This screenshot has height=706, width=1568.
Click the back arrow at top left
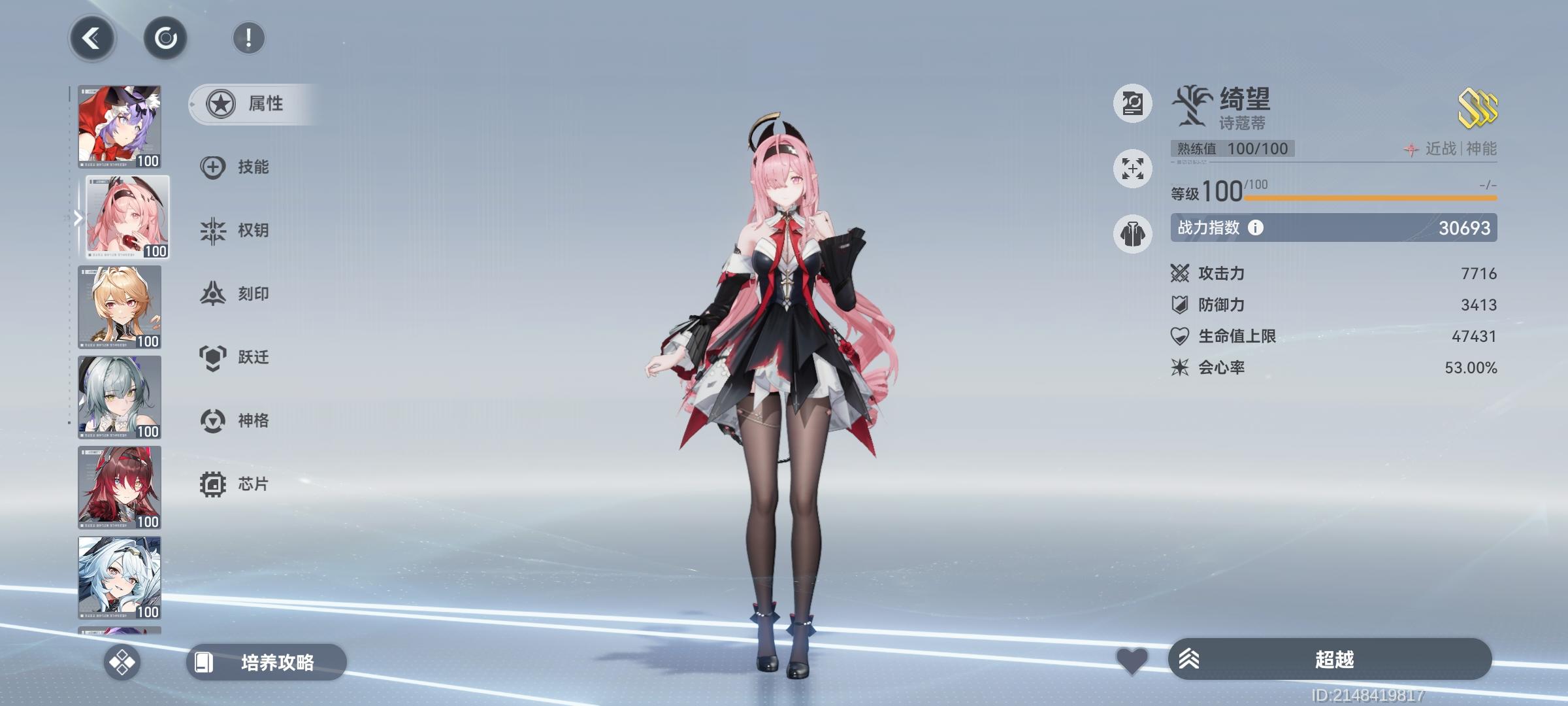pos(92,37)
